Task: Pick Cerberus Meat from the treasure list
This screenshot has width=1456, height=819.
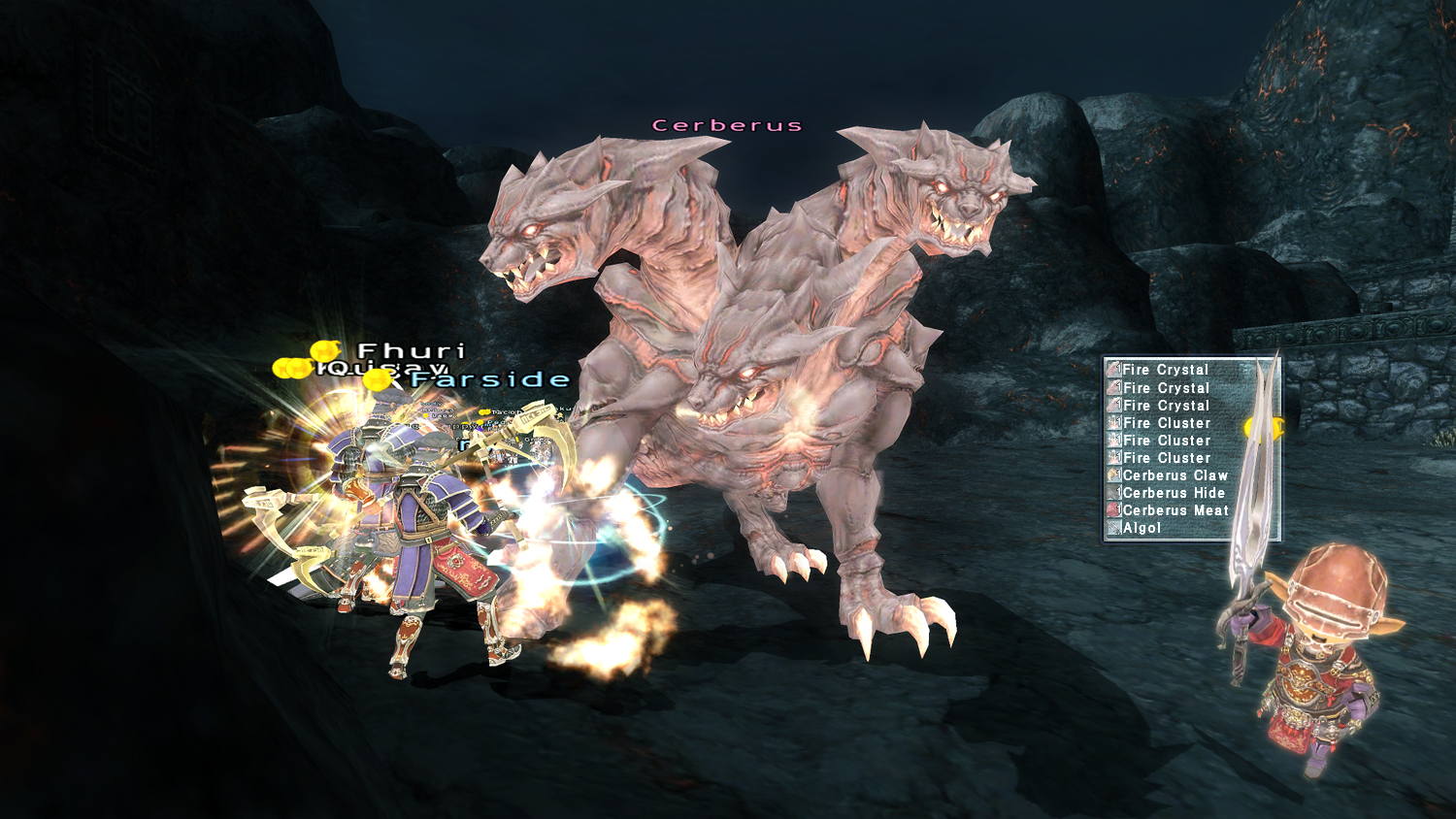Action: pyautogui.click(x=1175, y=510)
